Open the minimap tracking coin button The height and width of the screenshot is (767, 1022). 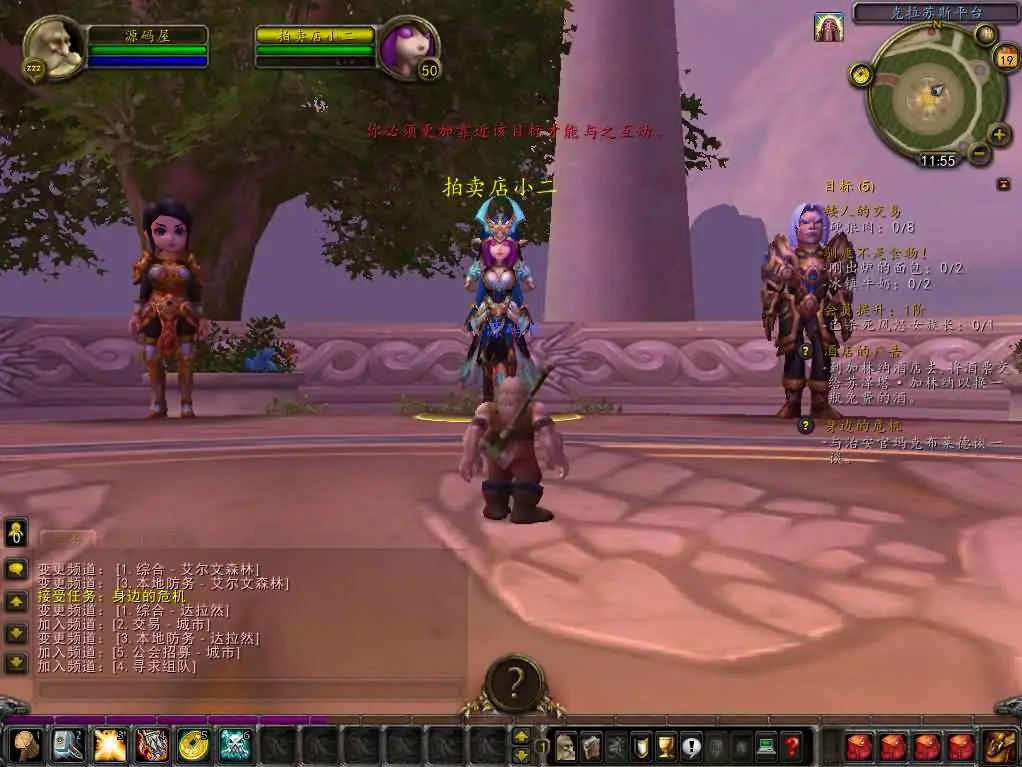(859, 74)
